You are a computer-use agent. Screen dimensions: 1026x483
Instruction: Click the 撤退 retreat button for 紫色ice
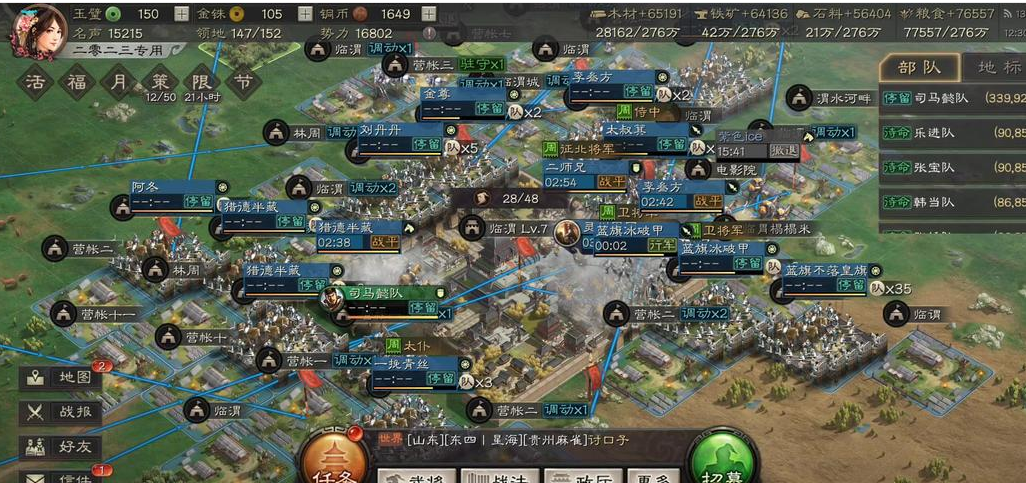pos(783,151)
